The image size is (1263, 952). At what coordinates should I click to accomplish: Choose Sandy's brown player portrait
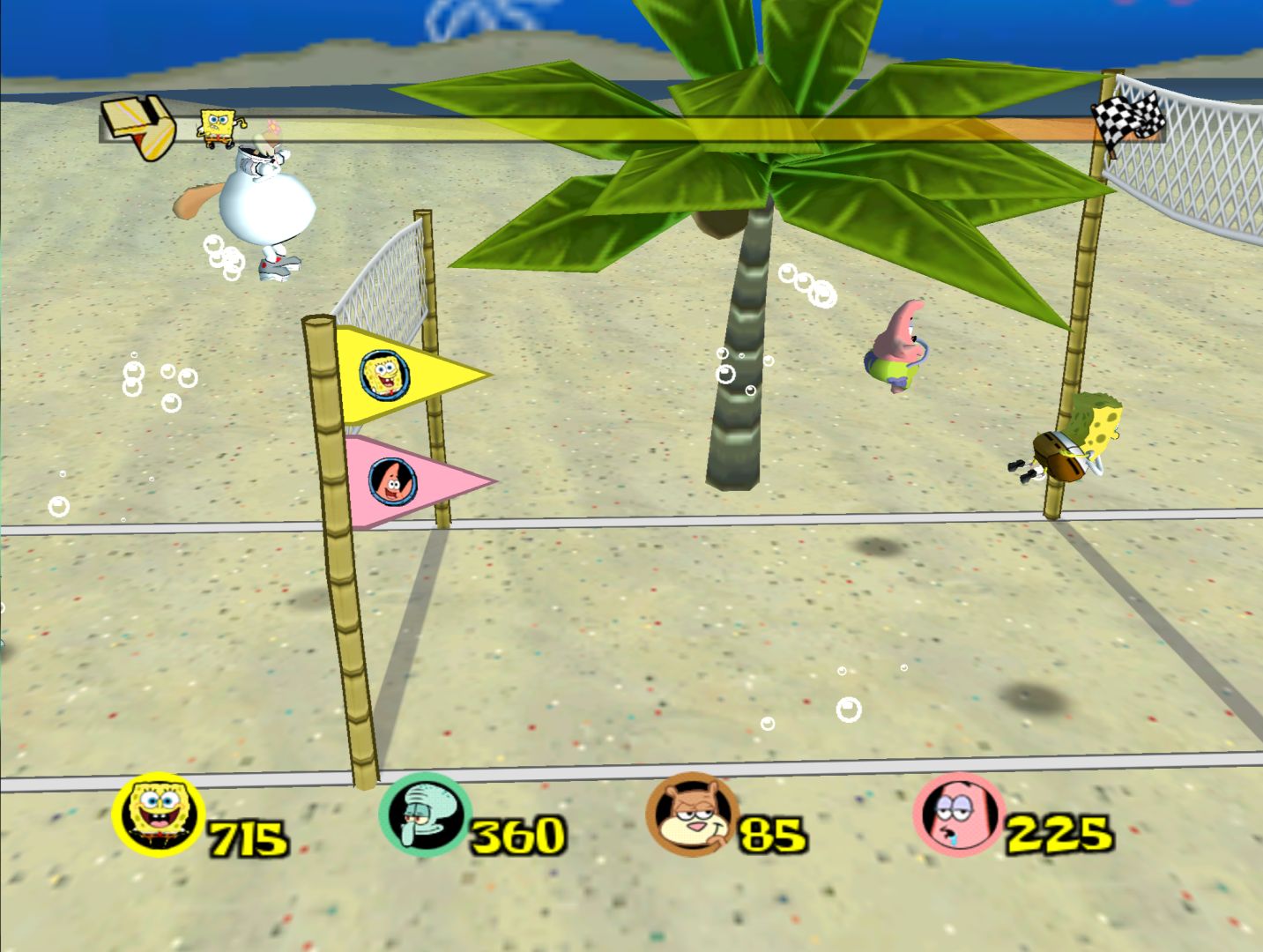(691, 815)
